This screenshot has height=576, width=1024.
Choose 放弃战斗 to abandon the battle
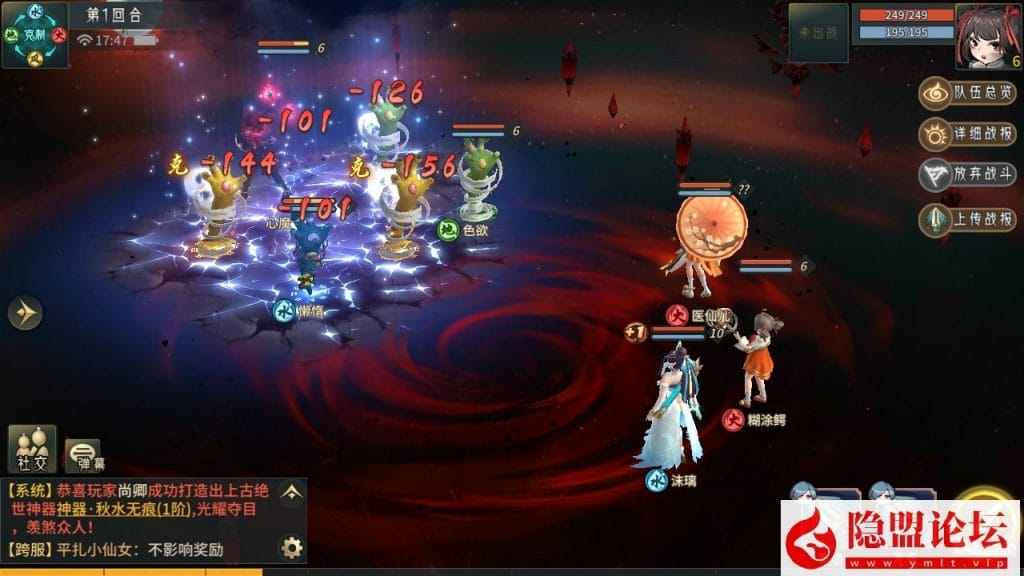tap(967, 175)
